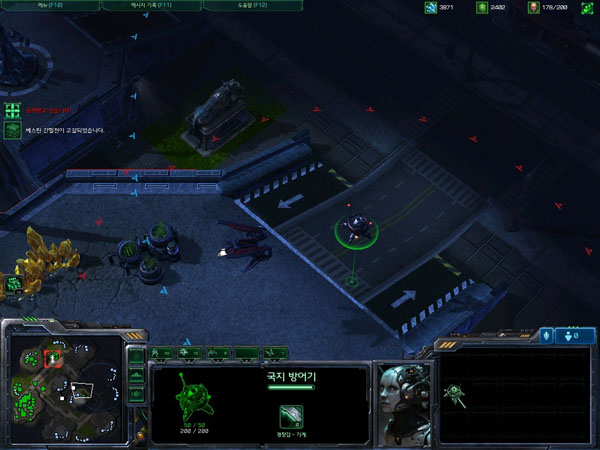Click the middle minimap terrain toggle button

click(x=137, y=375)
